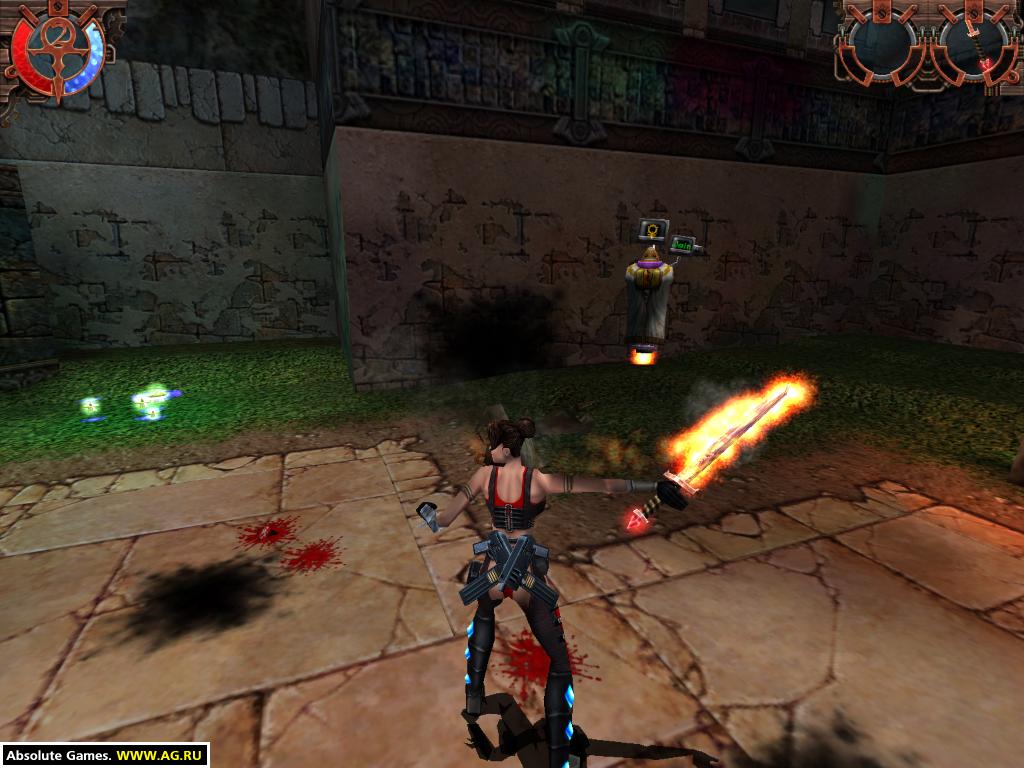Select the flaming sword weapon slot
1024x768 pixels.
(x=973, y=42)
